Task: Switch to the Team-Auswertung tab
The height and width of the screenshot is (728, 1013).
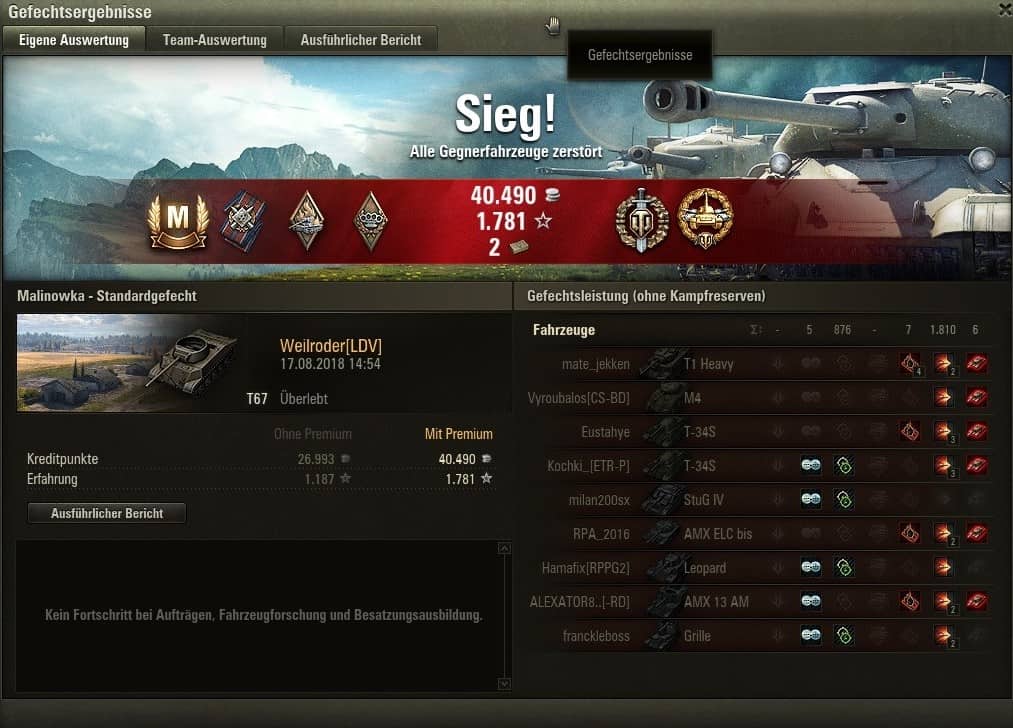Action: tap(215, 40)
